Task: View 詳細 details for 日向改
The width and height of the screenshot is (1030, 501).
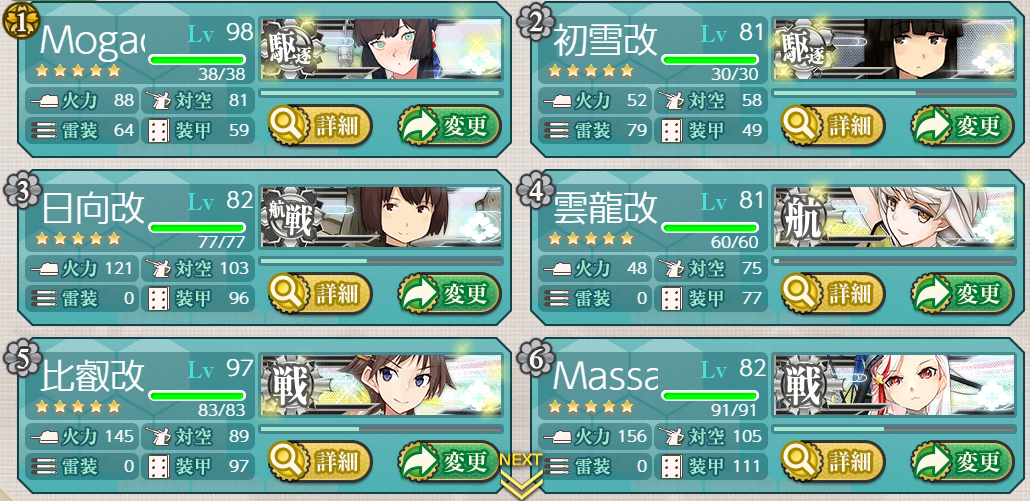Action: point(320,294)
